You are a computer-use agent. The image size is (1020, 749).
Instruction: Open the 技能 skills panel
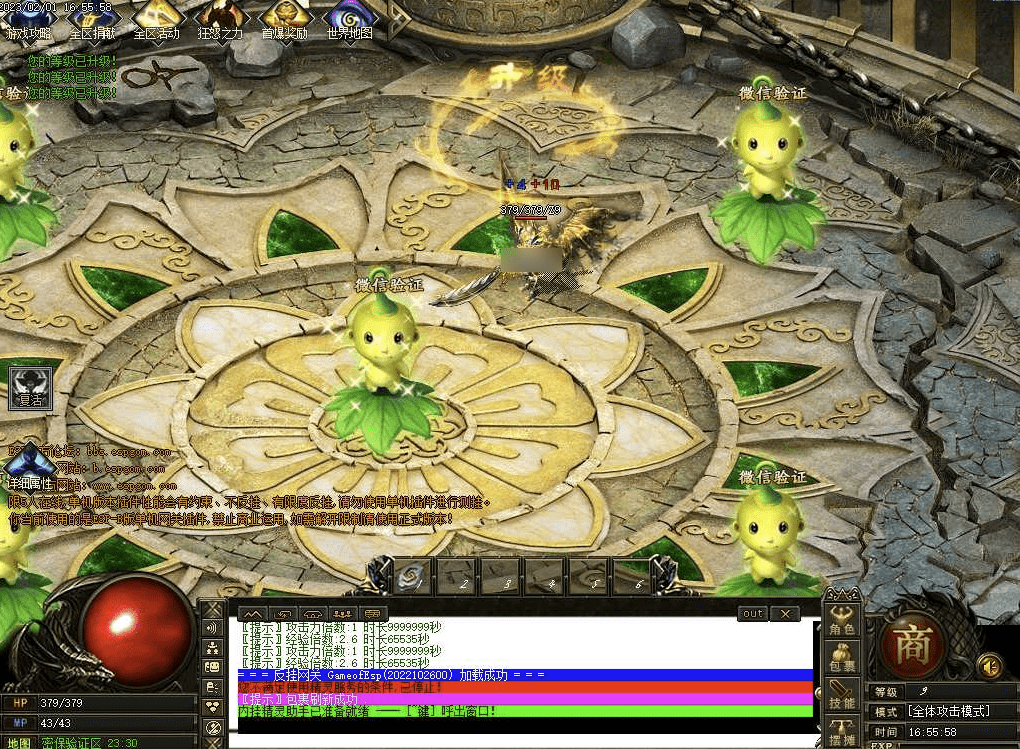point(842,694)
